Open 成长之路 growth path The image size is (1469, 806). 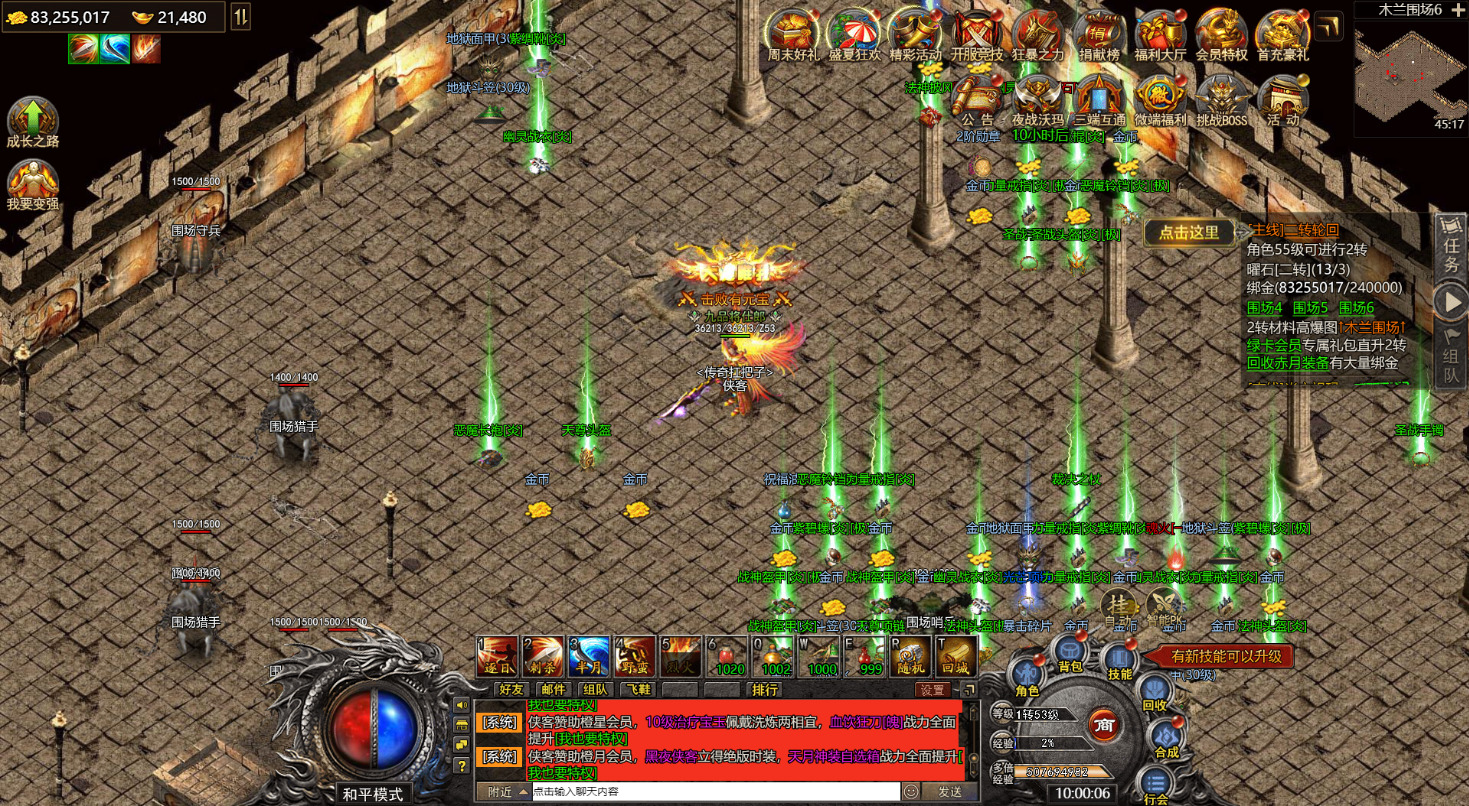[33, 122]
